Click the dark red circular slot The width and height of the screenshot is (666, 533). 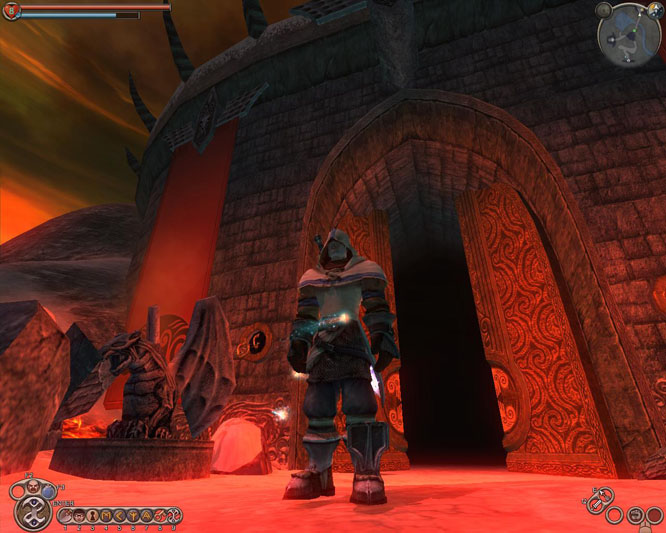click(654, 515)
